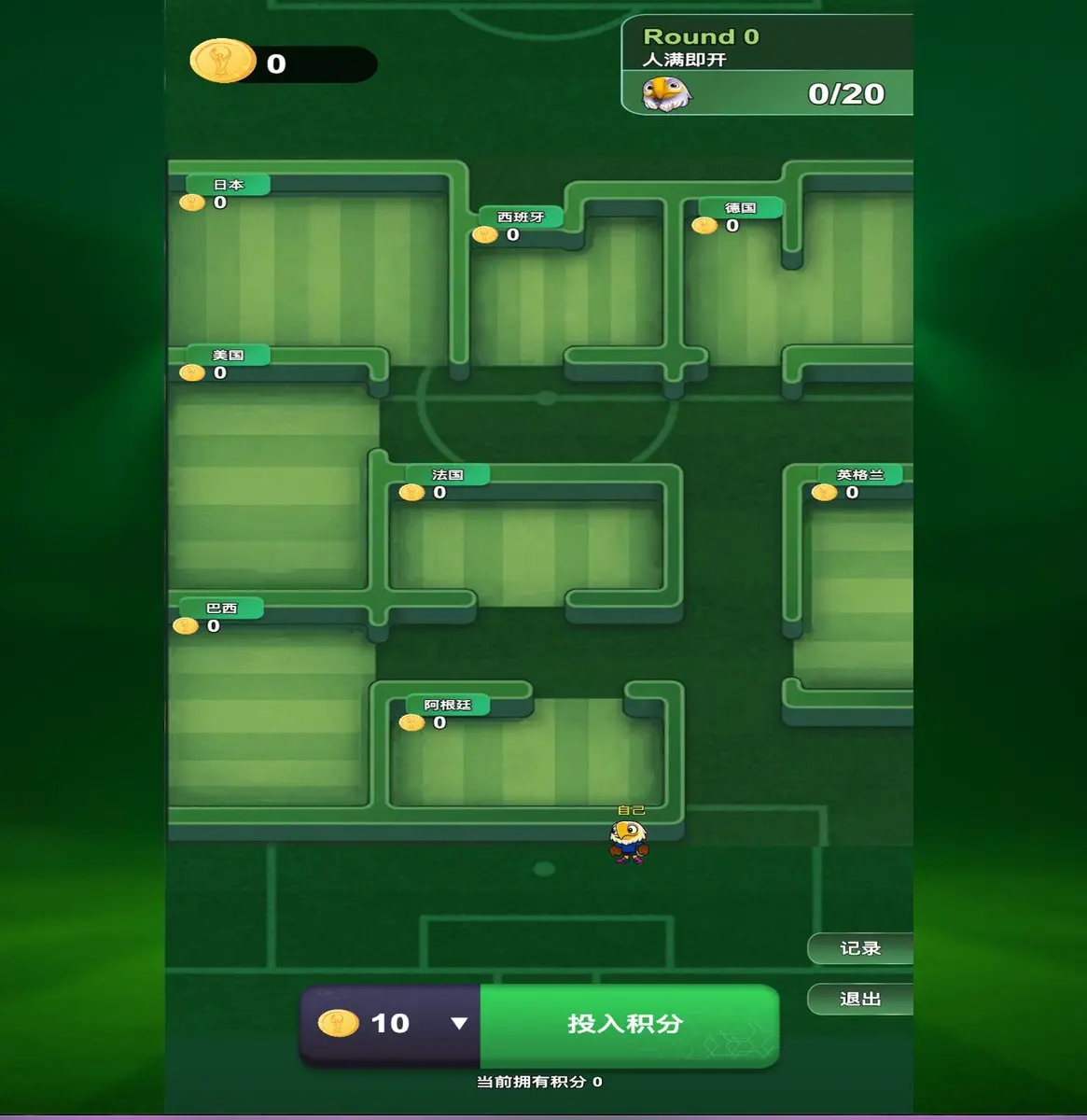The width and height of the screenshot is (1087, 1120).
Task: Open the 记录 records panel
Action: 859,949
